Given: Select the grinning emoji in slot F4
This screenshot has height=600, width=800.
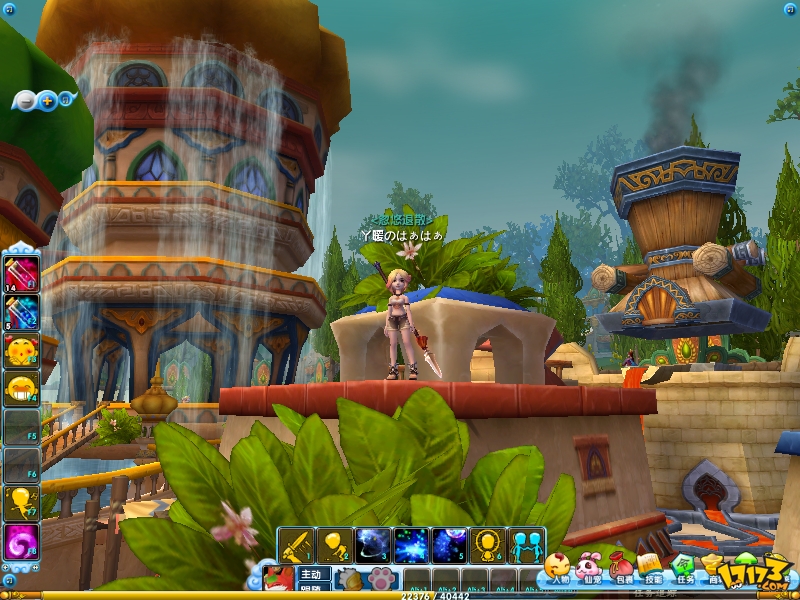Looking at the screenshot, I should [x=21, y=387].
